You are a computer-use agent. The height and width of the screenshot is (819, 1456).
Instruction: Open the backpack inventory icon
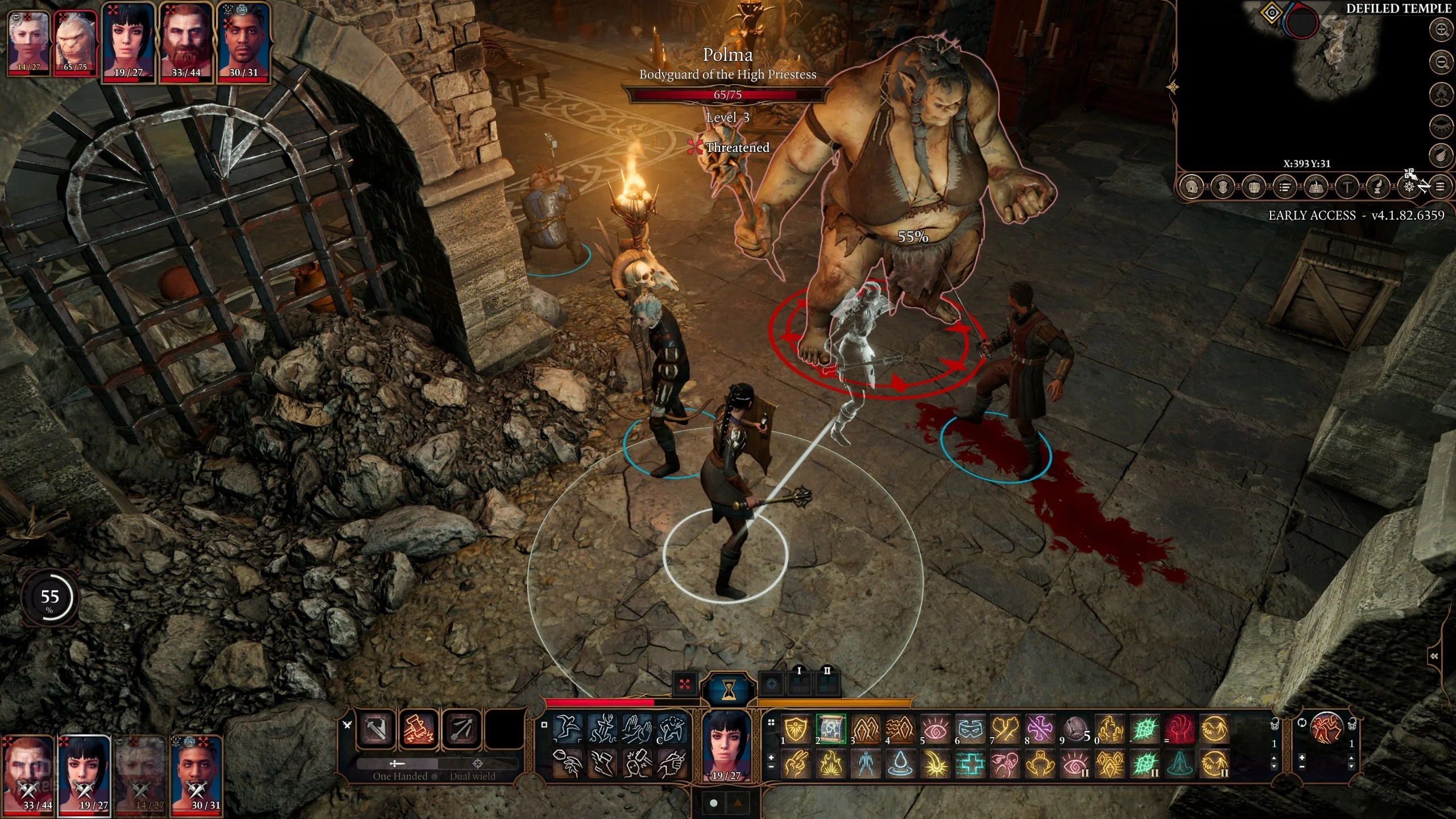[1253, 187]
